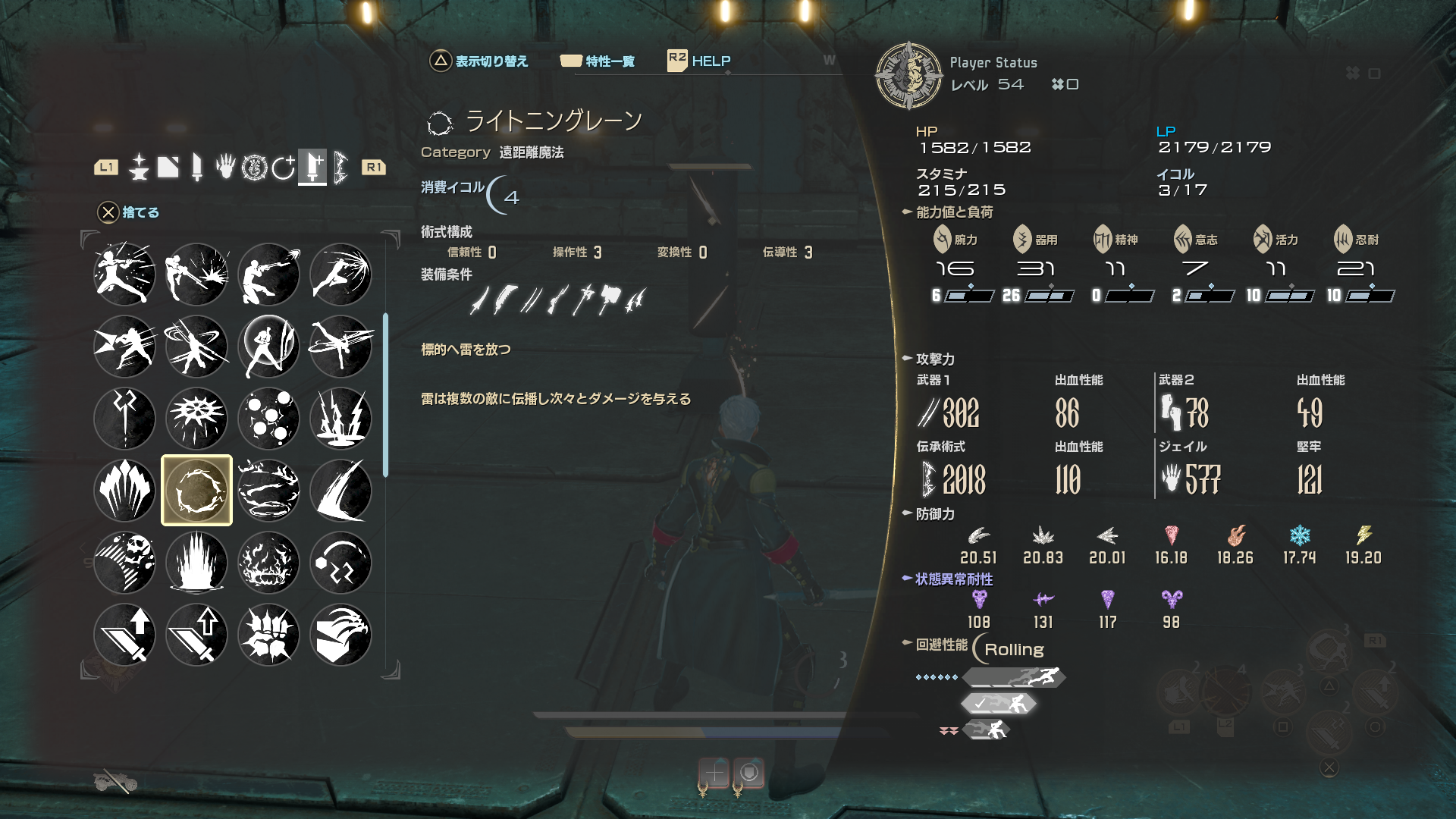
Task: Pick the swirling wind vortex spell
Action: click(x=268, y=491)
